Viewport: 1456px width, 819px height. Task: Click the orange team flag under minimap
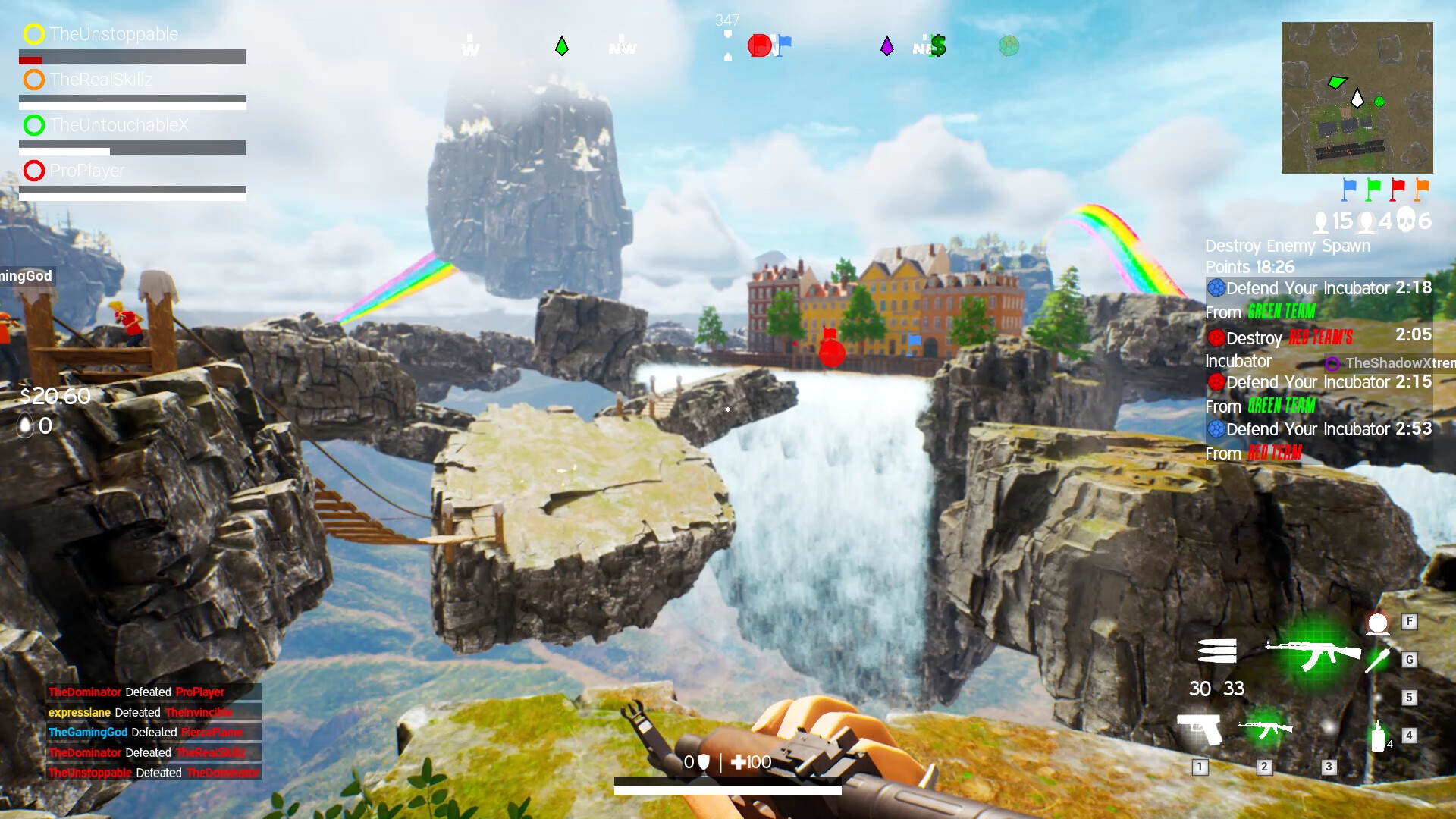(x=1422, y=188)
